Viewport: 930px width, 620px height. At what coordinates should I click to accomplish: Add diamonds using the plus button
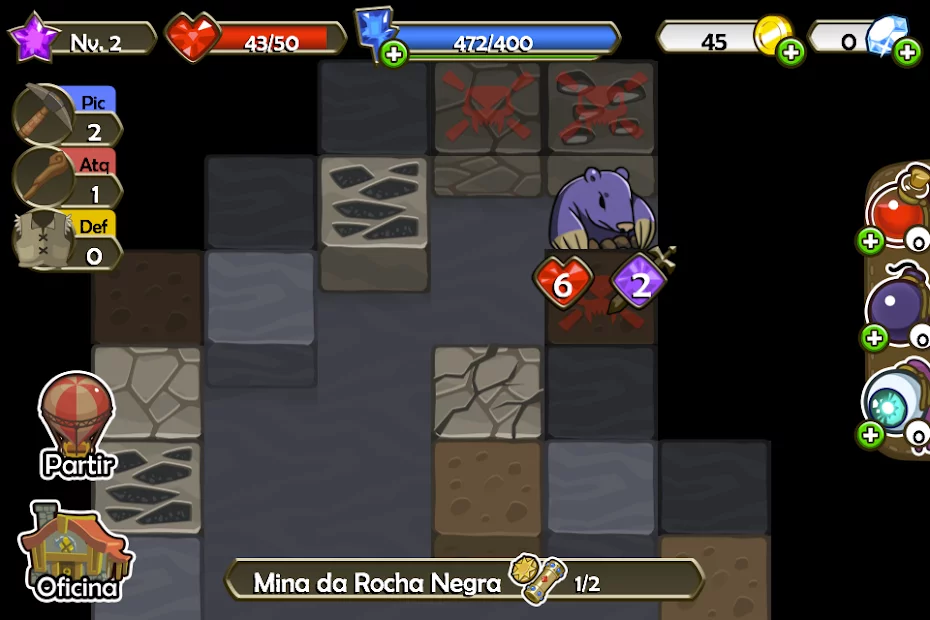(907, 52)
